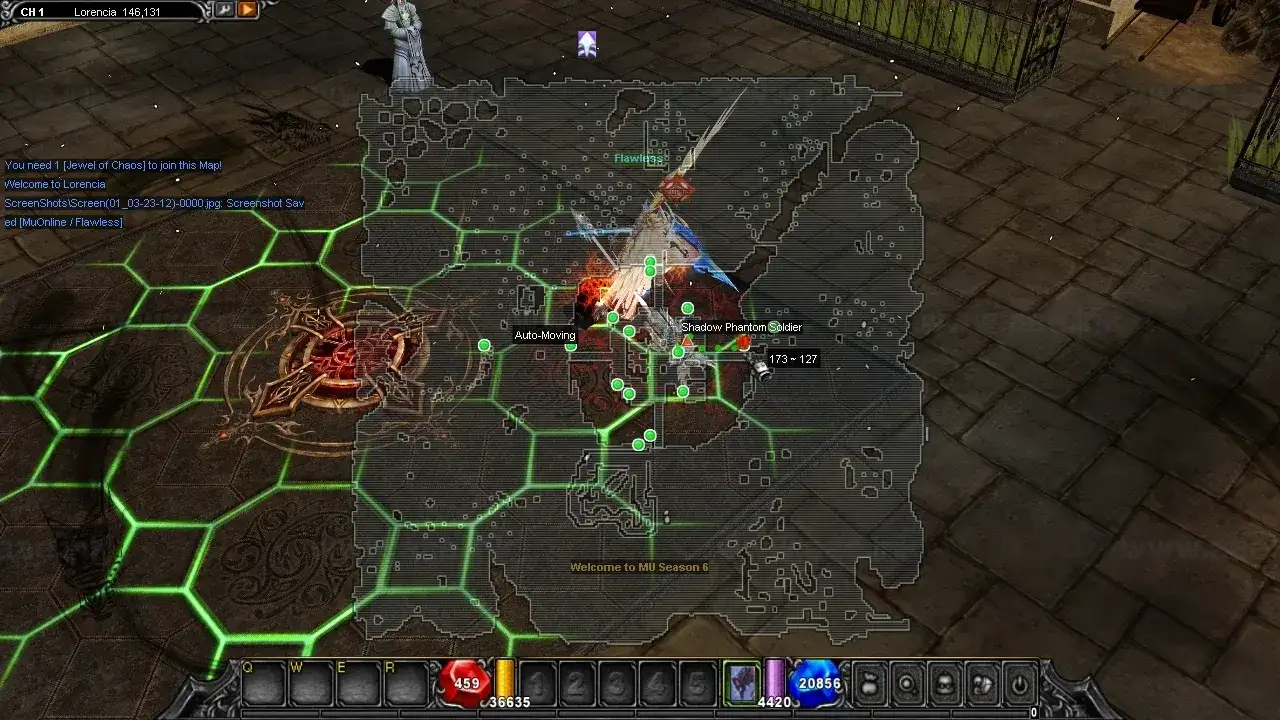The image size is (1280, 720).
Task: Select skill slot number 5
Action: click(x=698, y=684)
